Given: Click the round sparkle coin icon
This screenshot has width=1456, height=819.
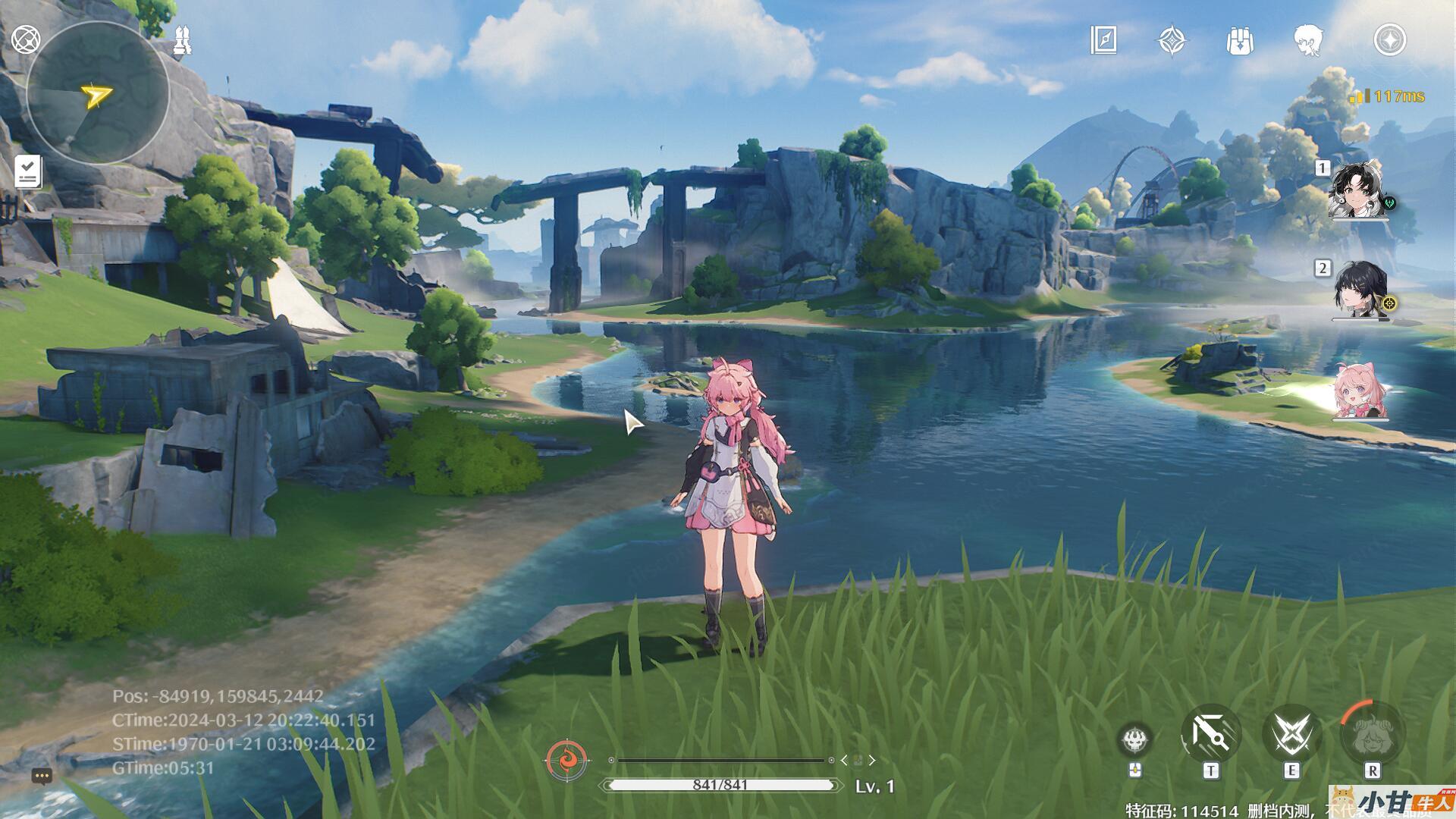Looking at the screenshot, I should (x=1389, y=40).
